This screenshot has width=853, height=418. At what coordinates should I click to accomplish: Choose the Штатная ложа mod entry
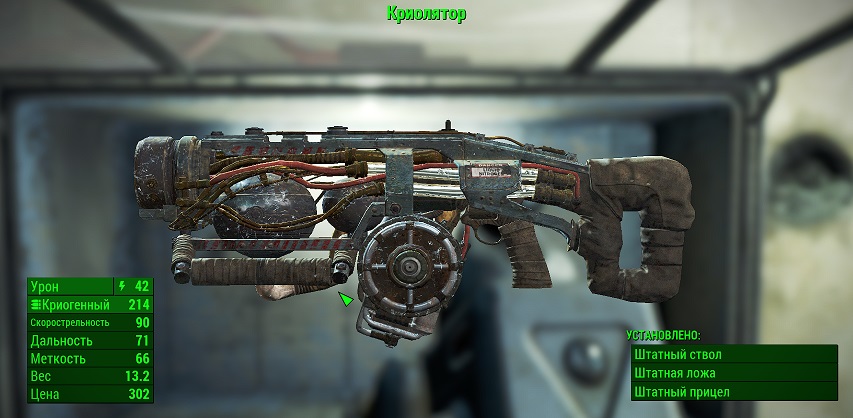(x=733, y=373)
